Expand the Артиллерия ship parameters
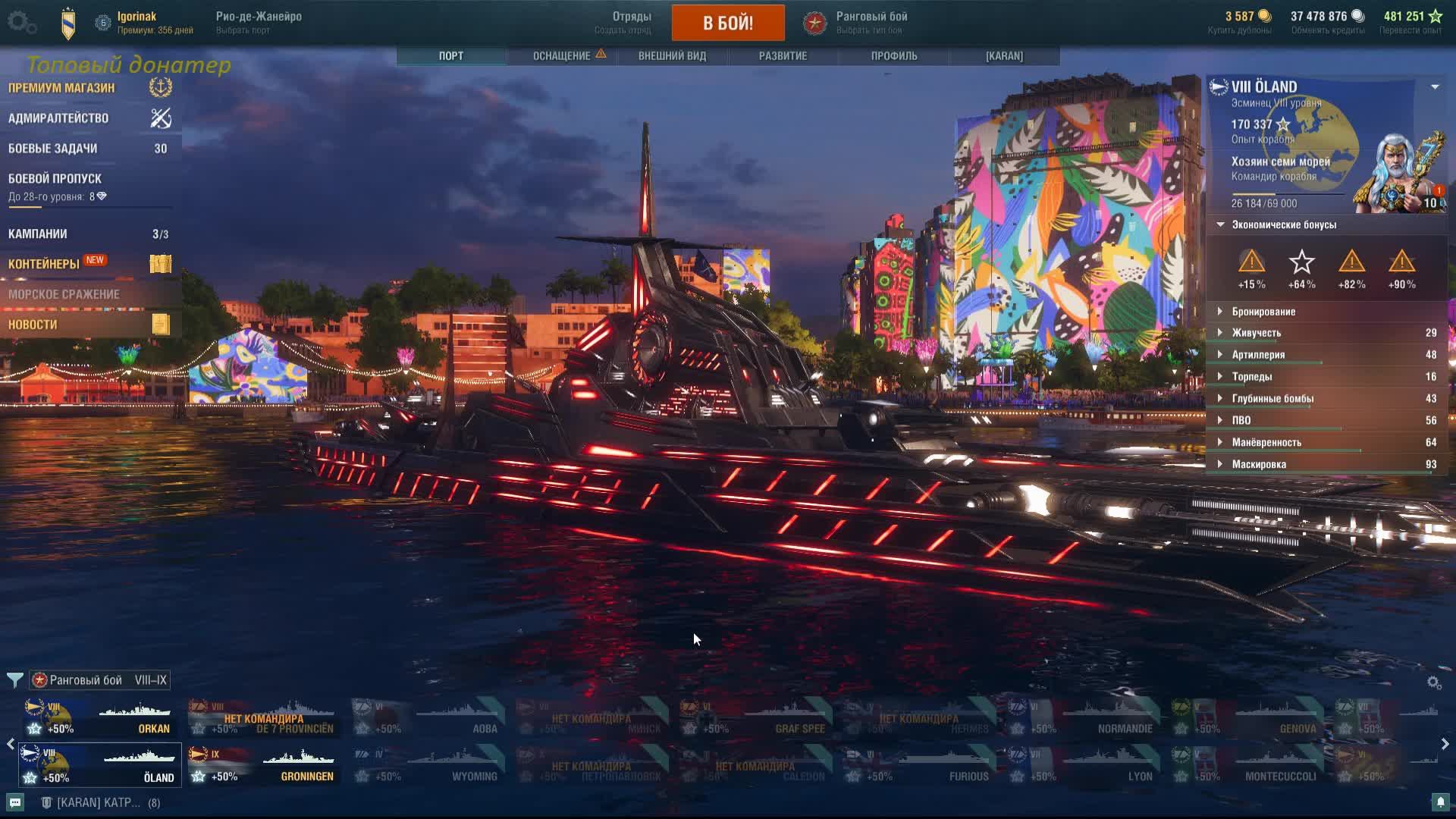Viewport: 1456px width, 819px height. 1258,355
